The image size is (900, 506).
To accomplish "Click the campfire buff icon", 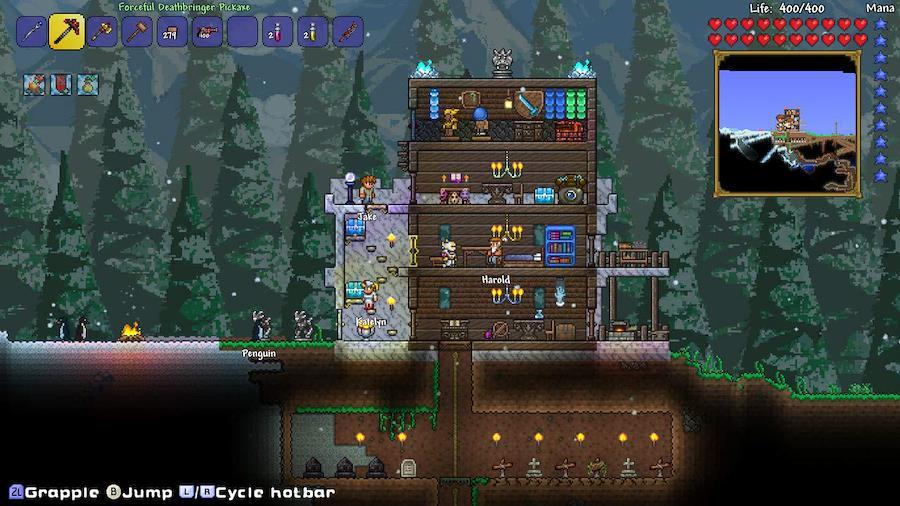I will (34, 84).
